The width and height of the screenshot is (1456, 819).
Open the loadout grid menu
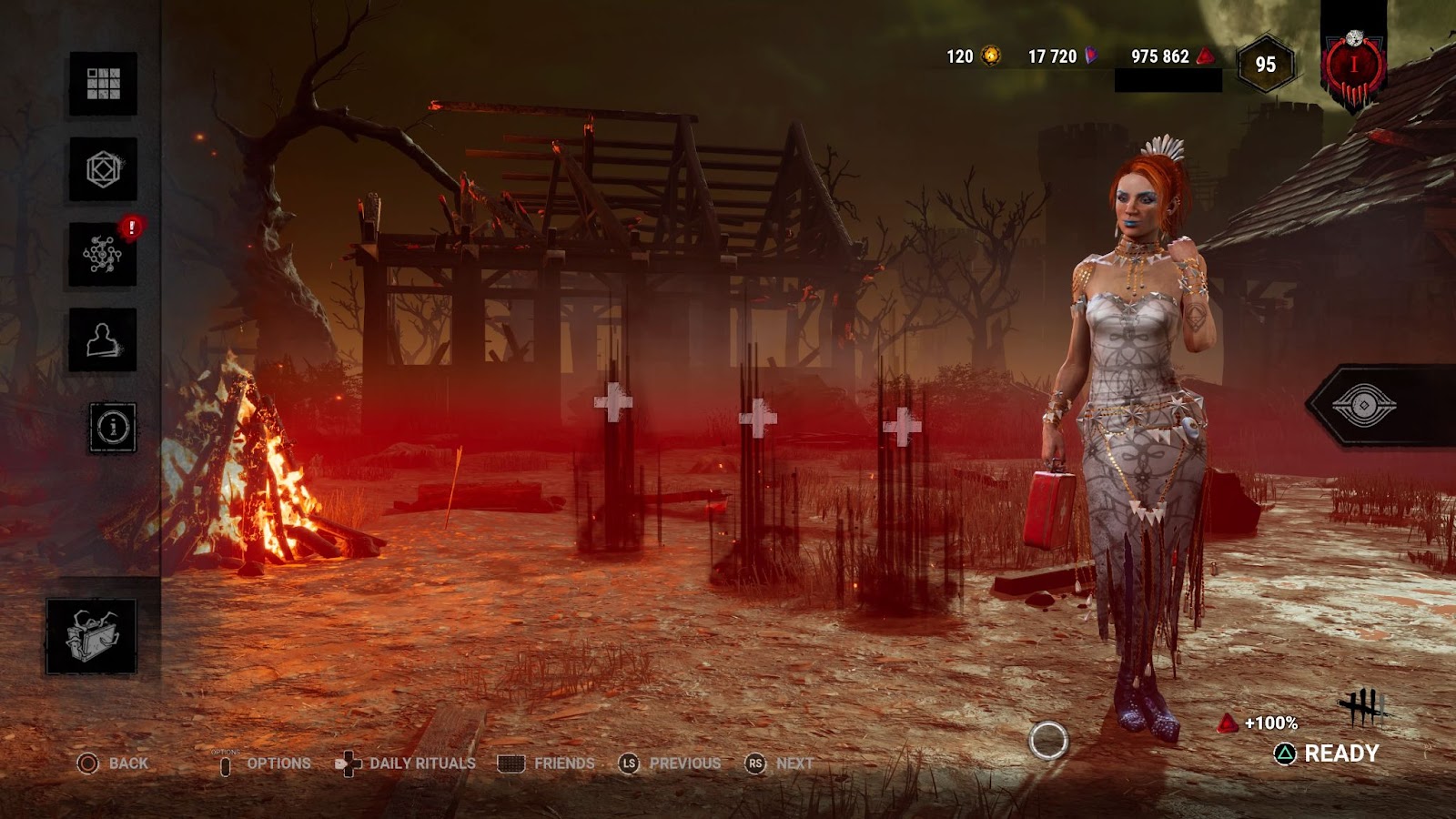[103, 84]
